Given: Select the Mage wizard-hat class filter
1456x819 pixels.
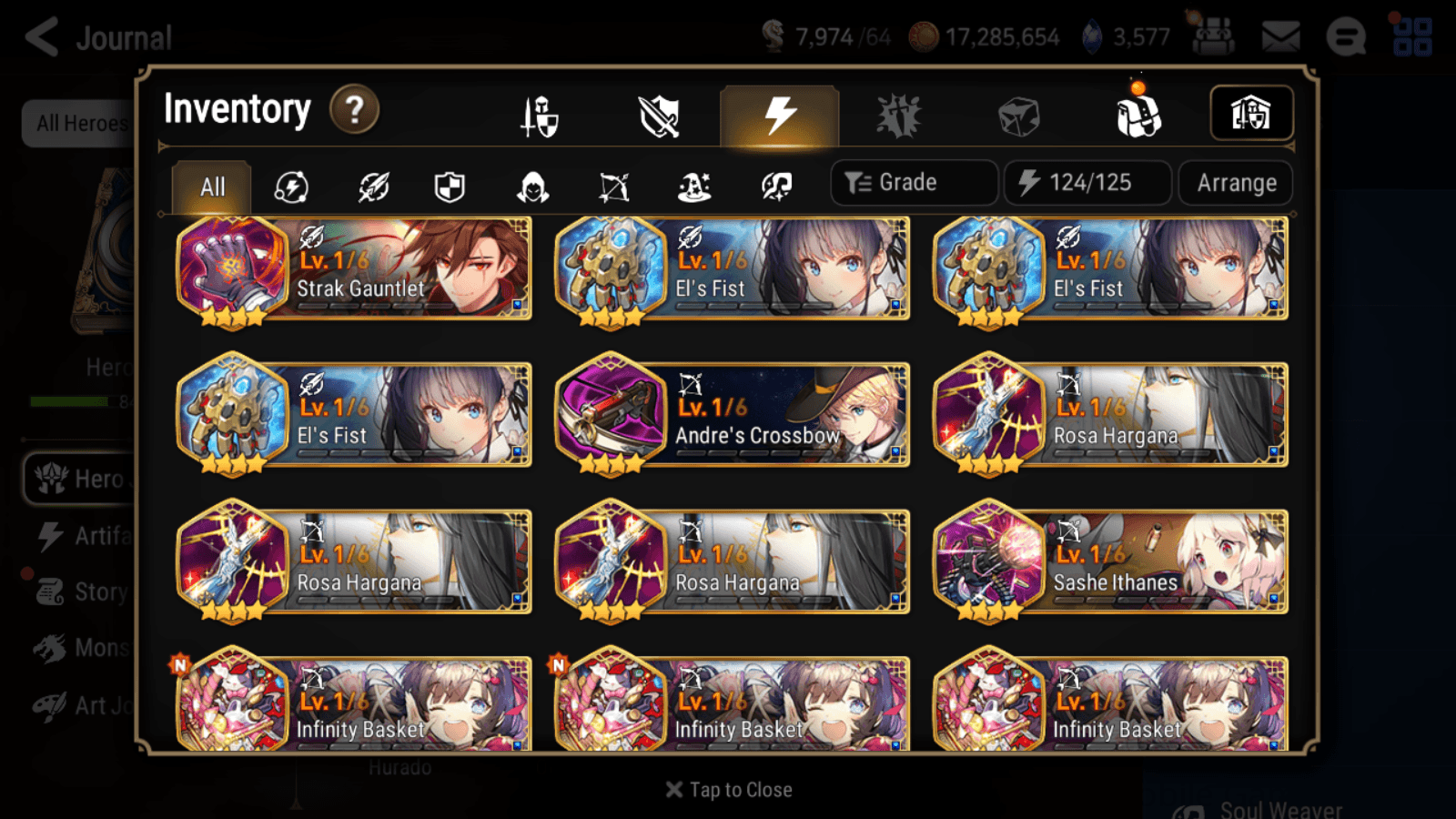Looking at the screenshot, I should coord(694,187).
